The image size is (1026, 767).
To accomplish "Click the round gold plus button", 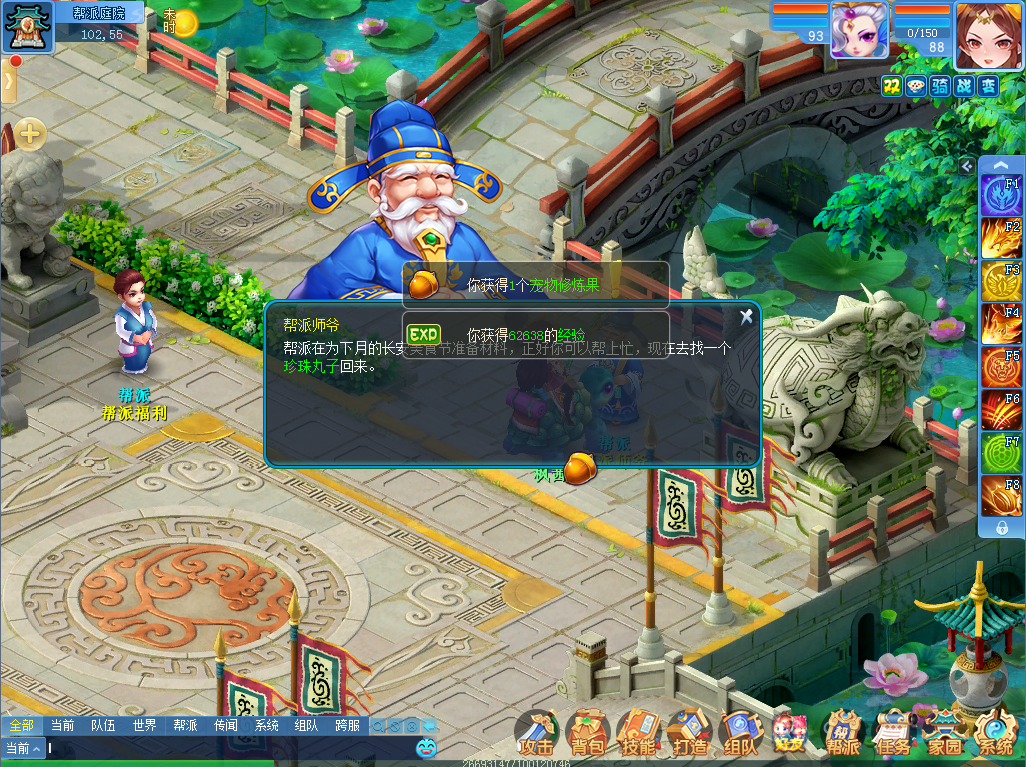I will click(x=30, y=133).
